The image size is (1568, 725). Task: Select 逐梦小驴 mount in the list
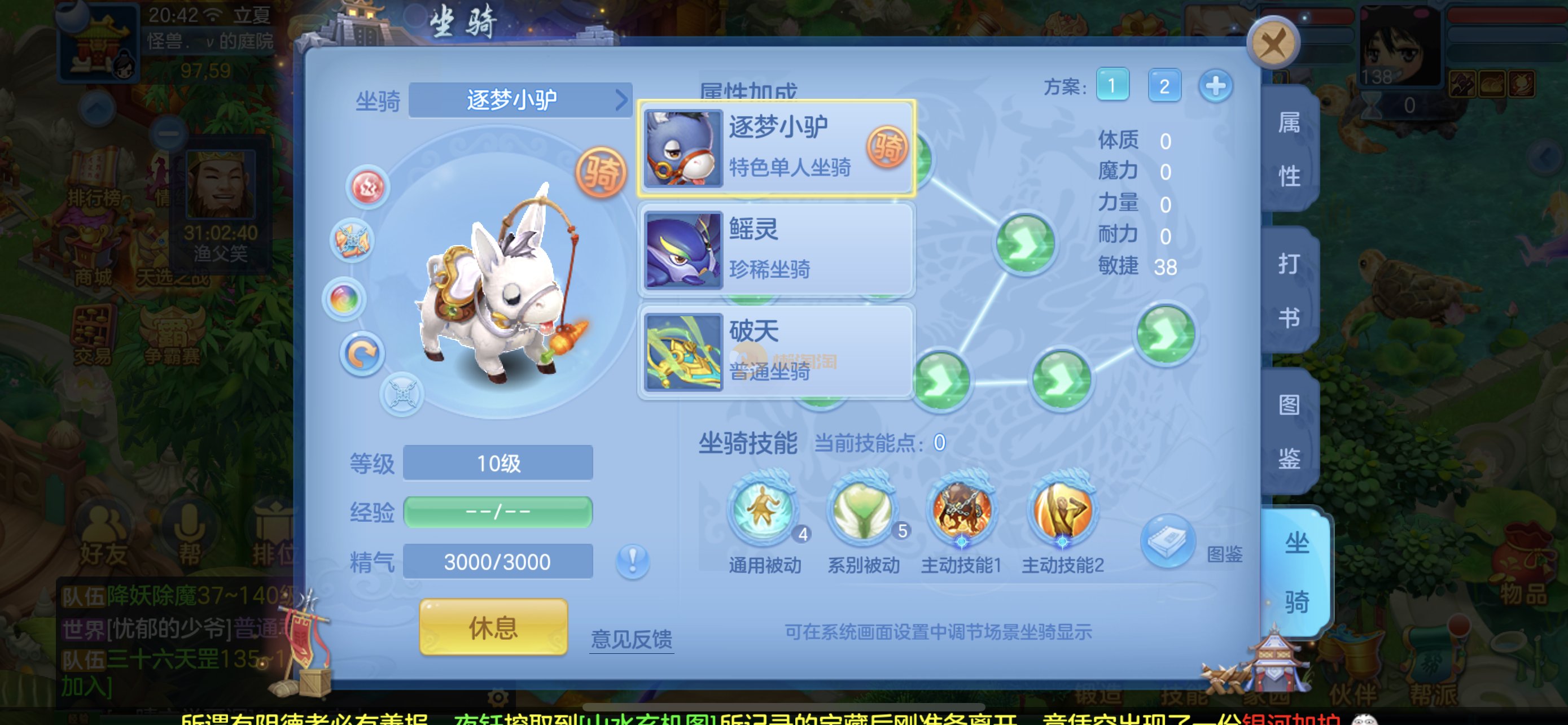tap(776, 148)
